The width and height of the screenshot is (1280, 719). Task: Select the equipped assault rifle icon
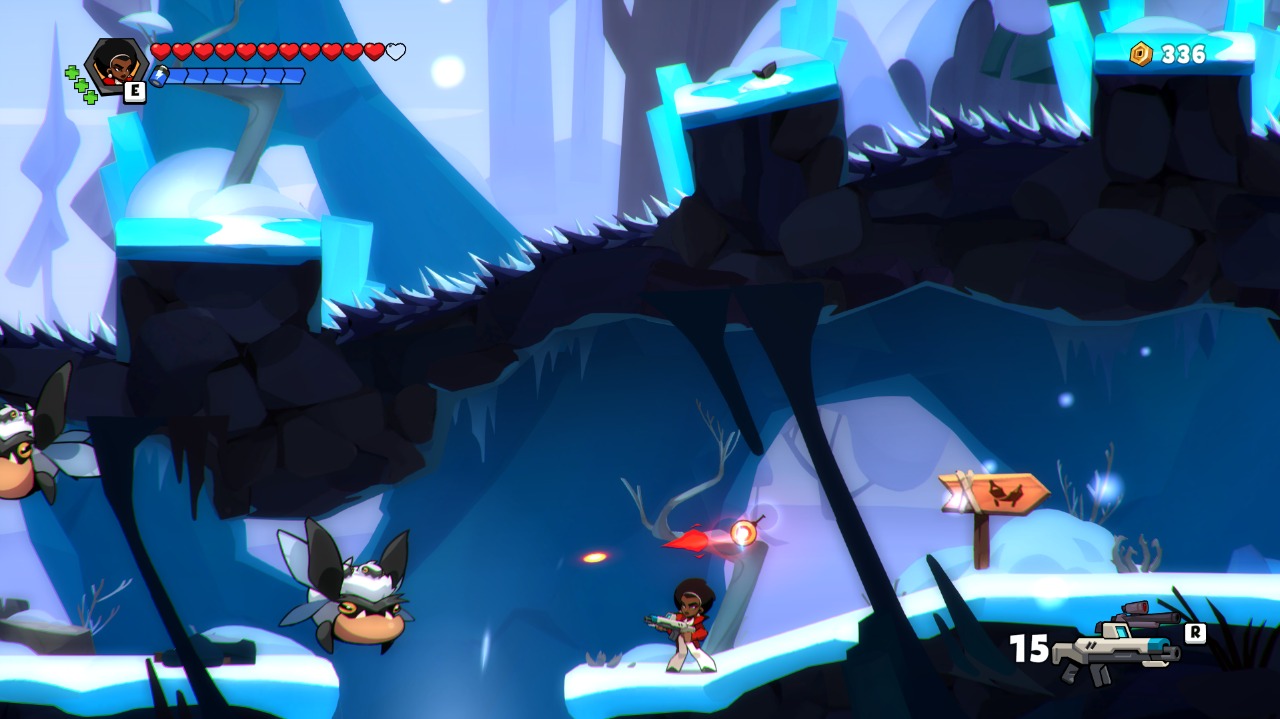[x=1117, y=650]
